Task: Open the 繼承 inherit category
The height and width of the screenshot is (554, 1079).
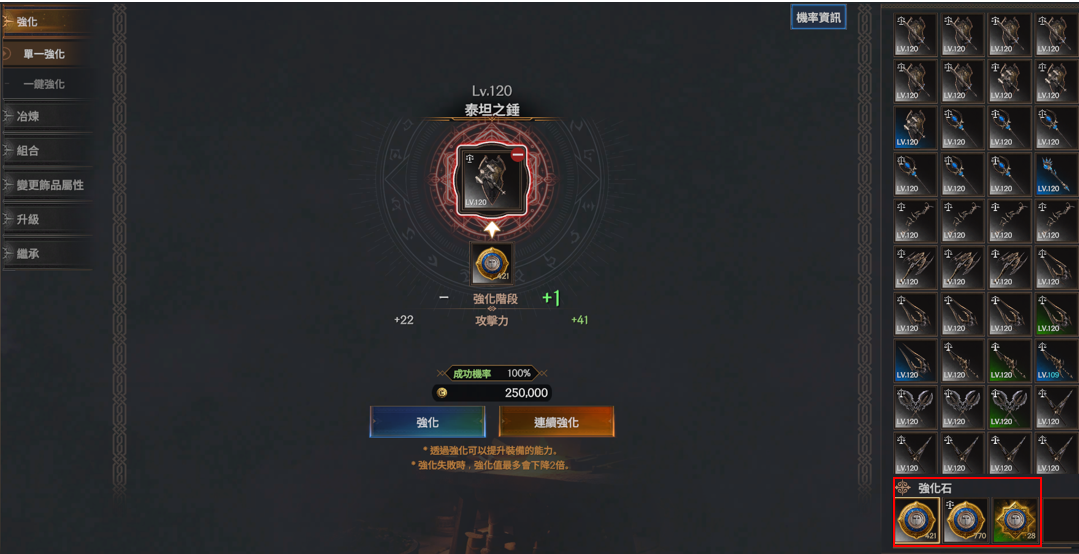Action: click(28, 254)
